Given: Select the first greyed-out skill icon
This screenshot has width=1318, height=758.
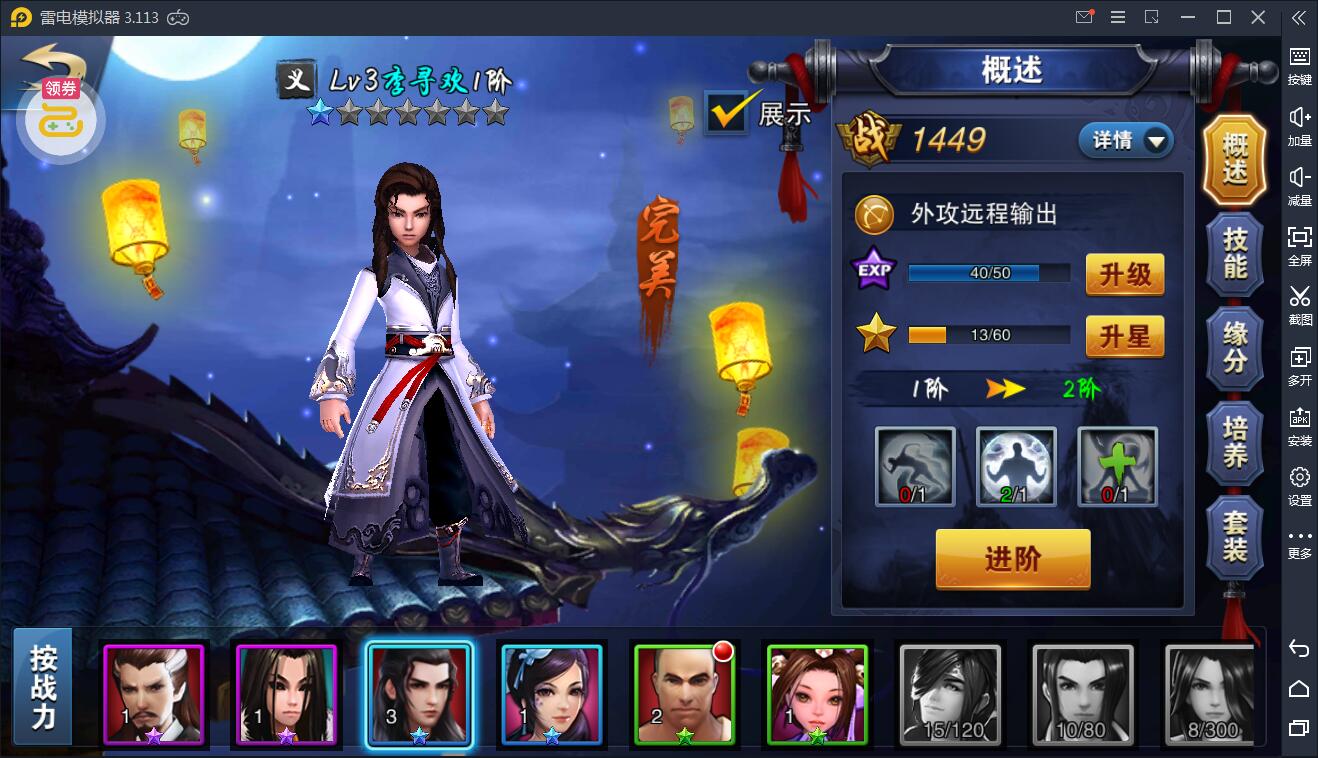Looking at the screenshot, I should click(x=913, y=465).
